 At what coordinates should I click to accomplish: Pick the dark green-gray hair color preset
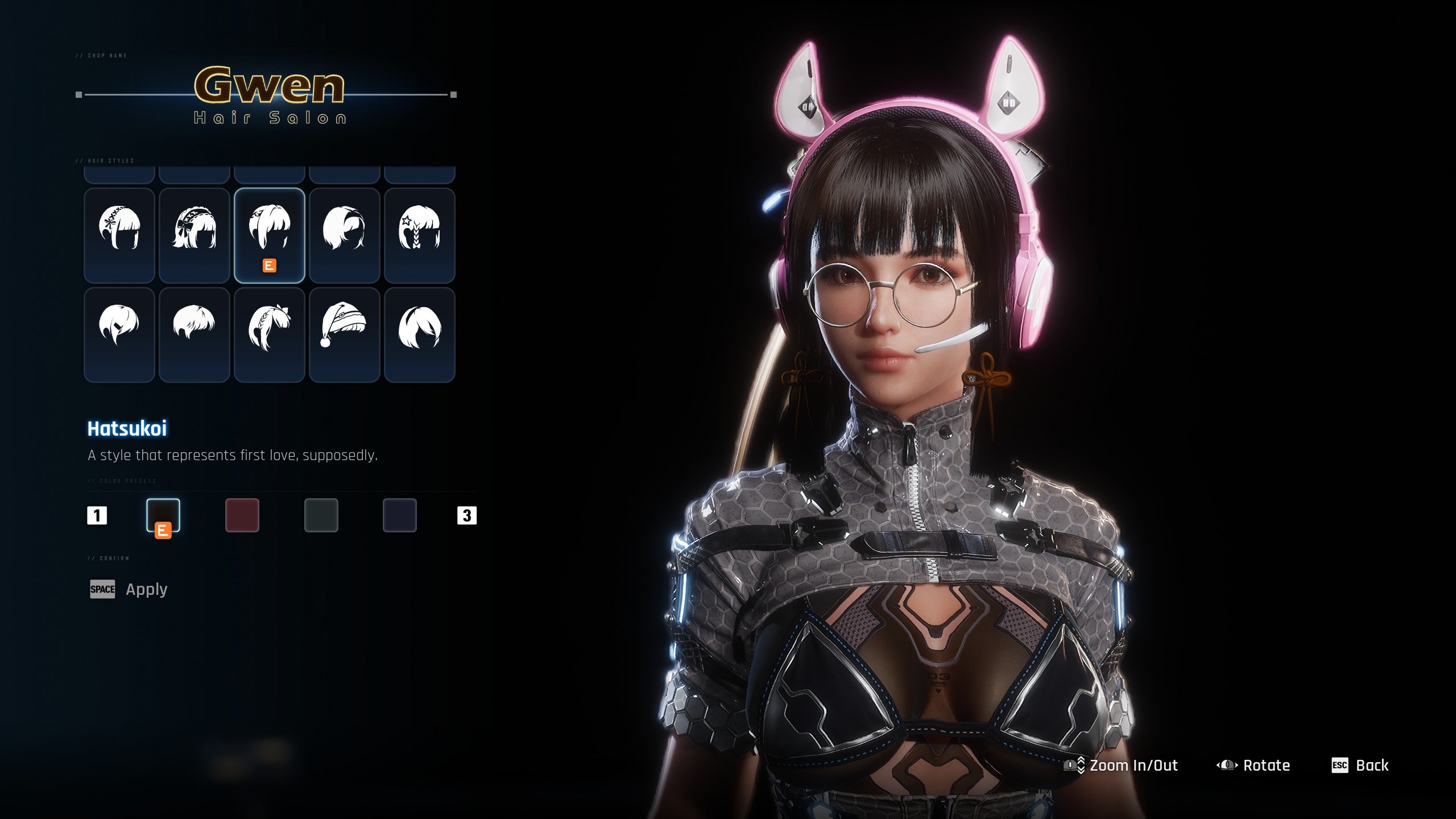tap(321, 515)
